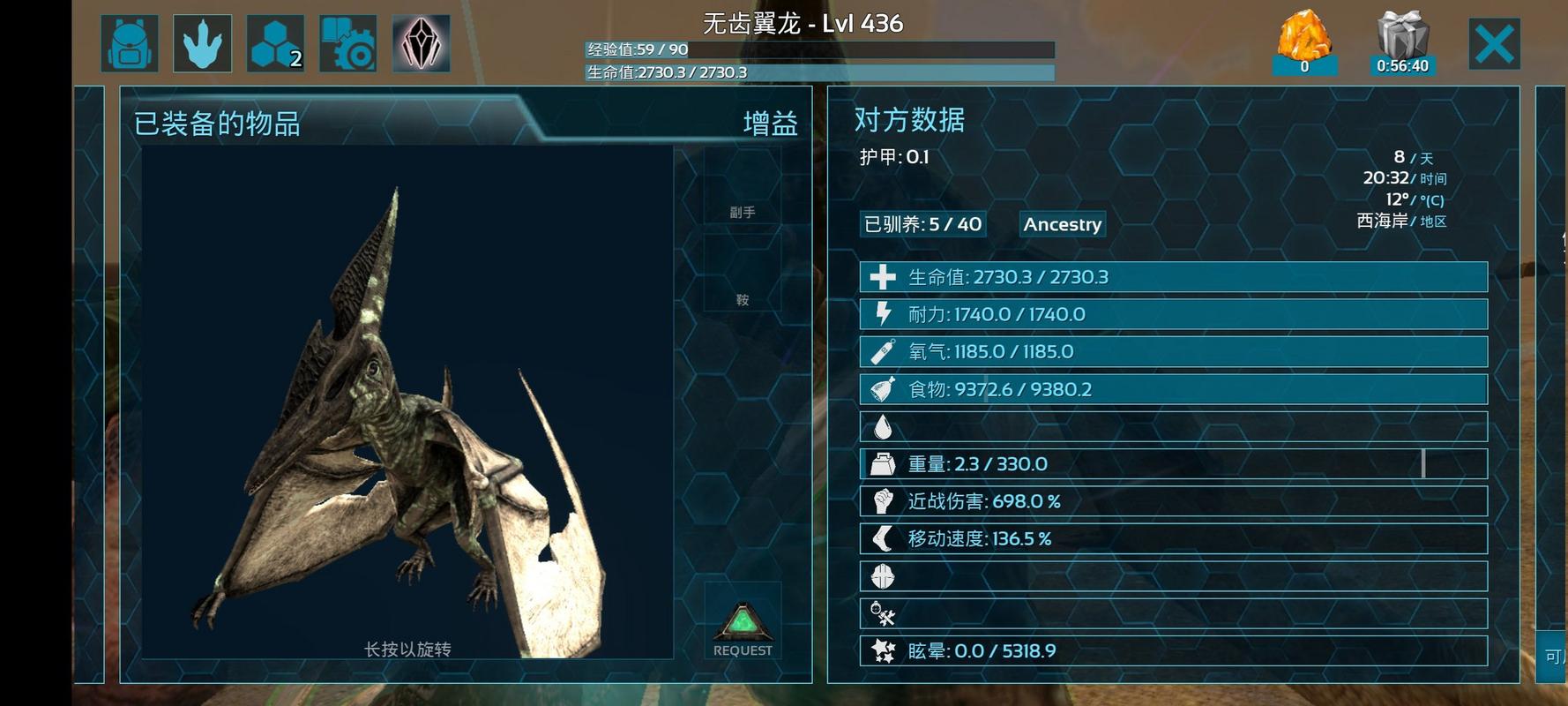1568x706 pixels.
Task: Open the hexagon engrams tab
Action: (x=275, y=43)
